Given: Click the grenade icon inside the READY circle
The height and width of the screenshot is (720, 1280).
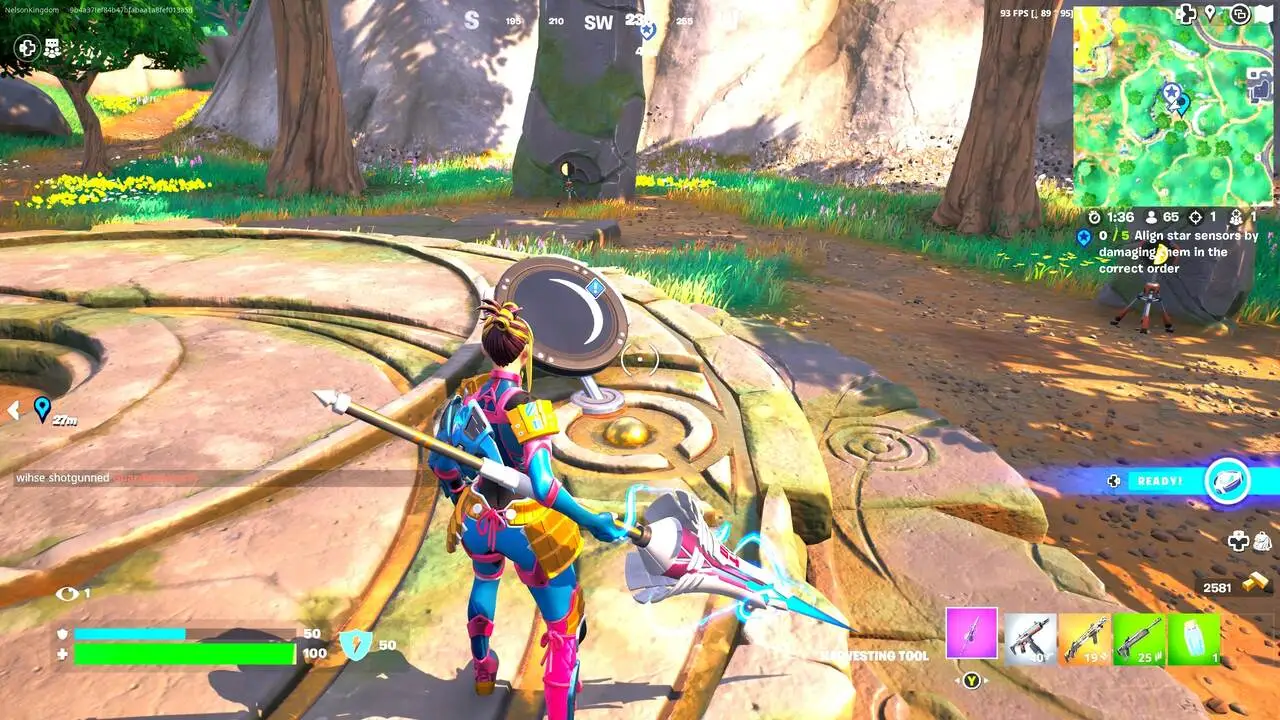Looking at the screenshot, I should pyautogui.click(x=1227, y=482).
